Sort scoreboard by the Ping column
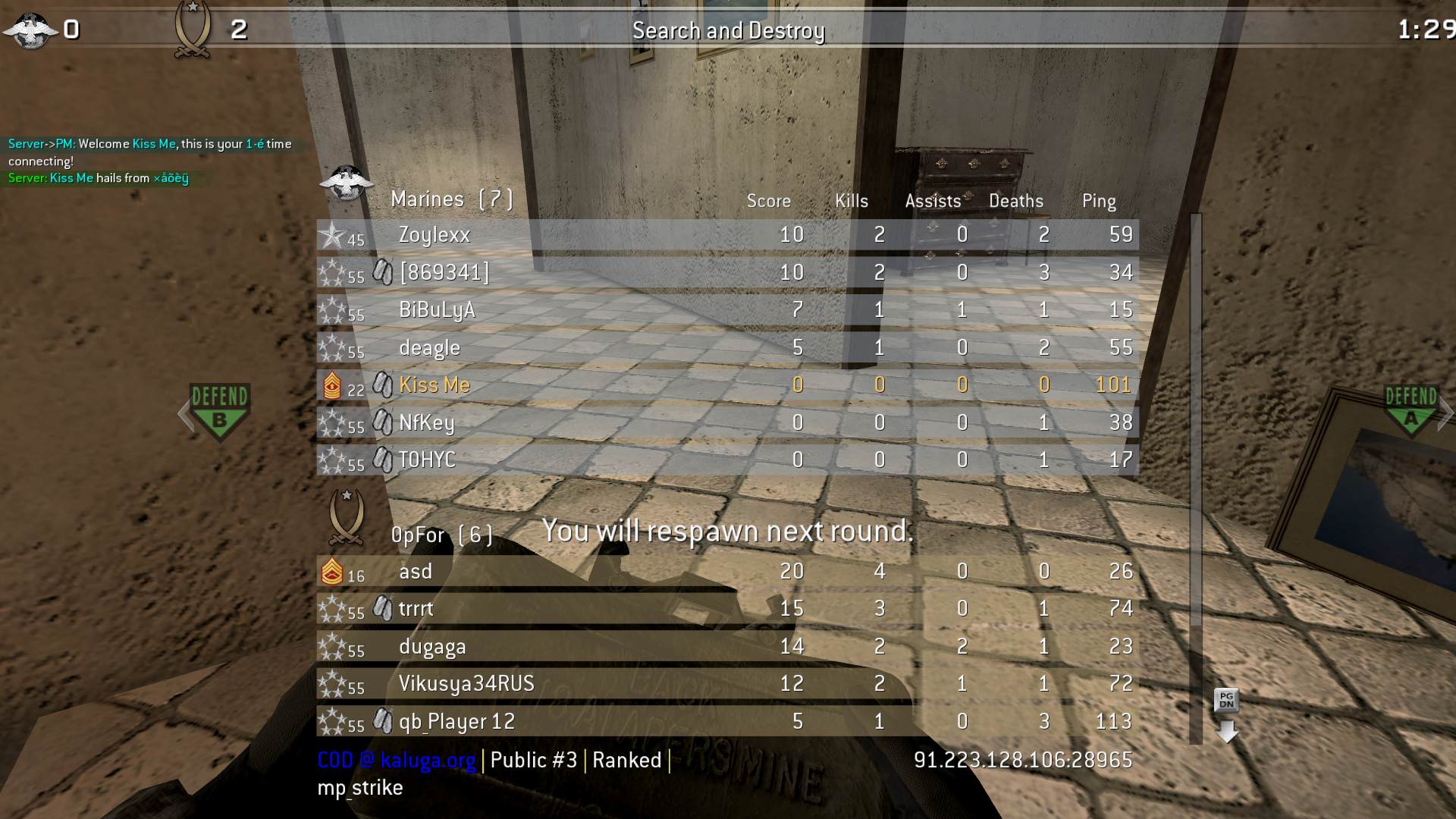This screenshot has width=1456, height=819. [x=1098, y=200]
